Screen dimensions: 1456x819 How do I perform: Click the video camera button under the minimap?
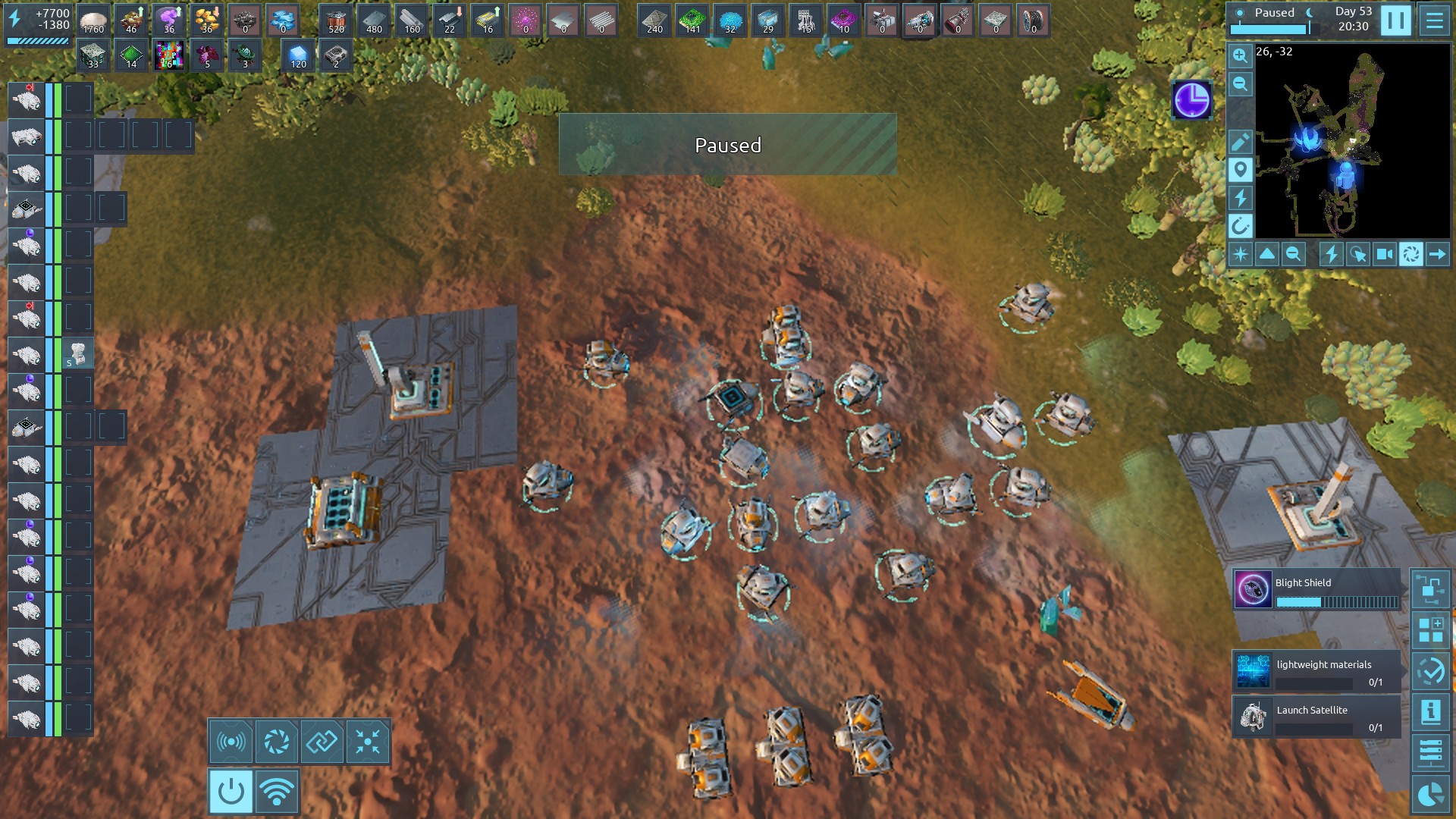click(x=1384, y=255)
